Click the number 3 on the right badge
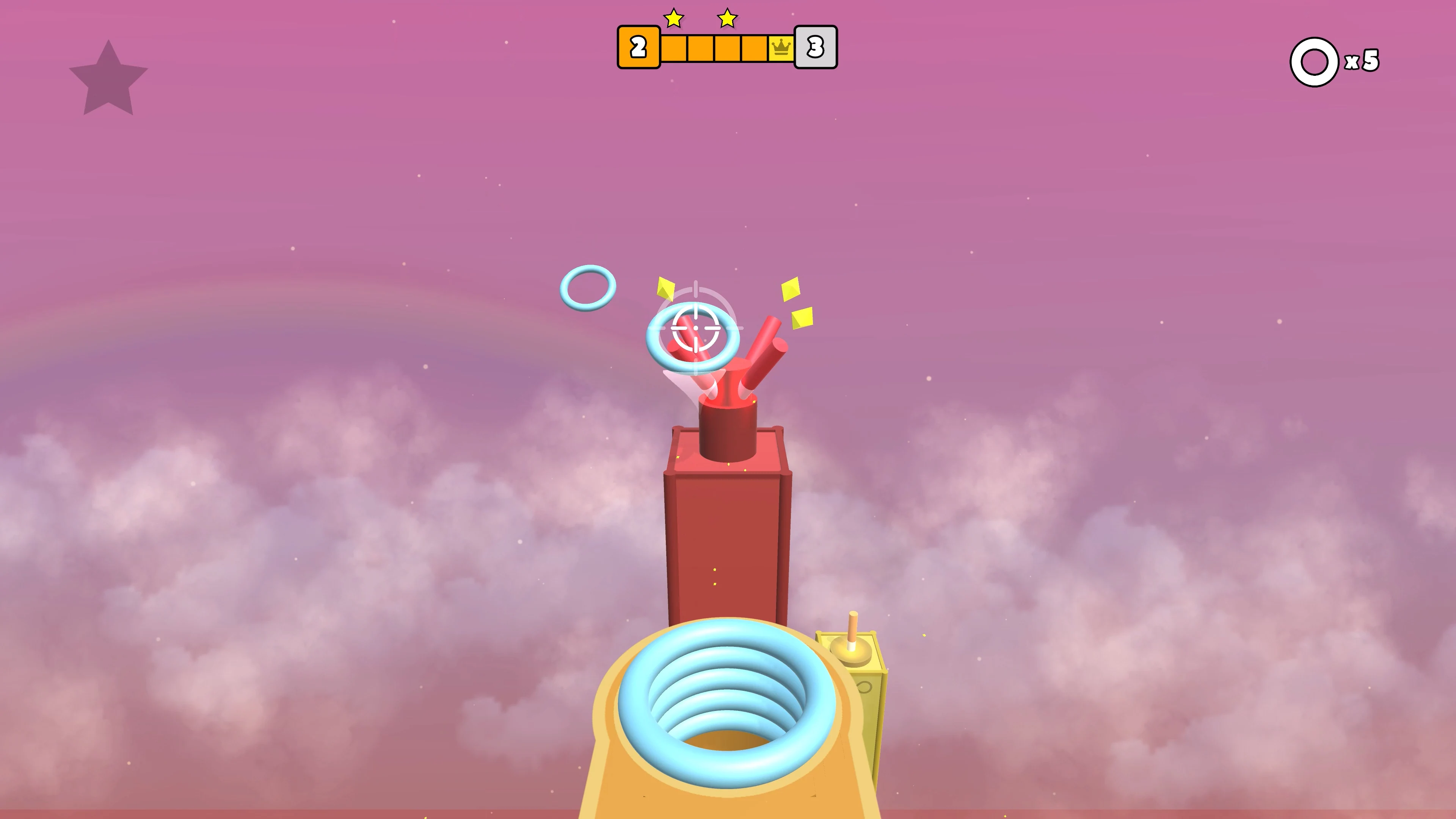 (814, 47)
